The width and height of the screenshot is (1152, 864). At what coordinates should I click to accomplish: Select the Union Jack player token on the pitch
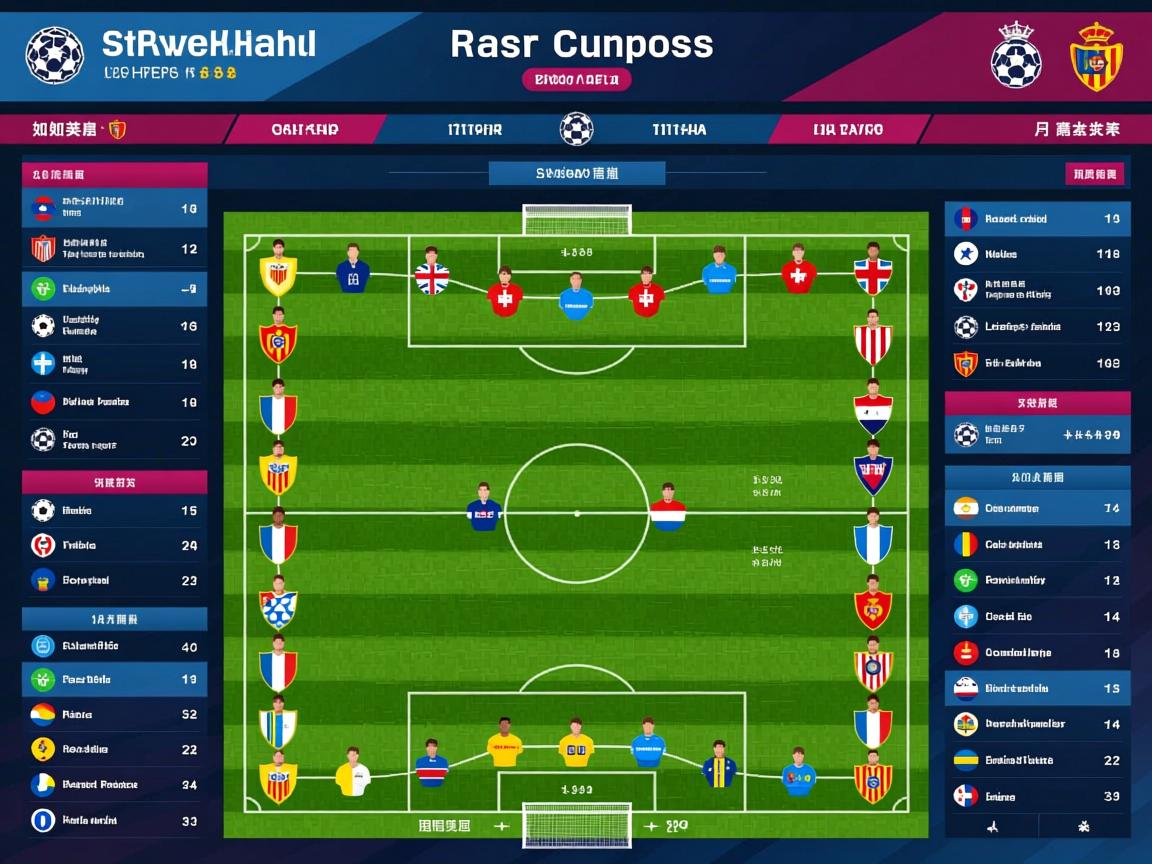point(432,273)
